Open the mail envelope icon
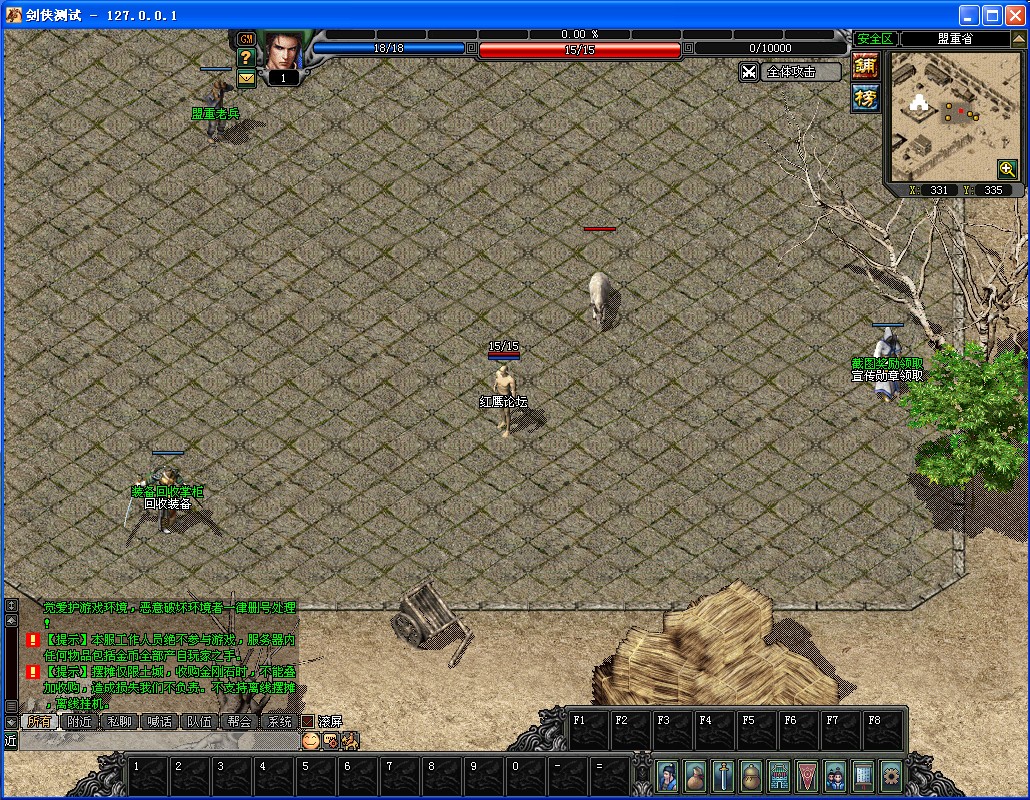 click(246, 78)
